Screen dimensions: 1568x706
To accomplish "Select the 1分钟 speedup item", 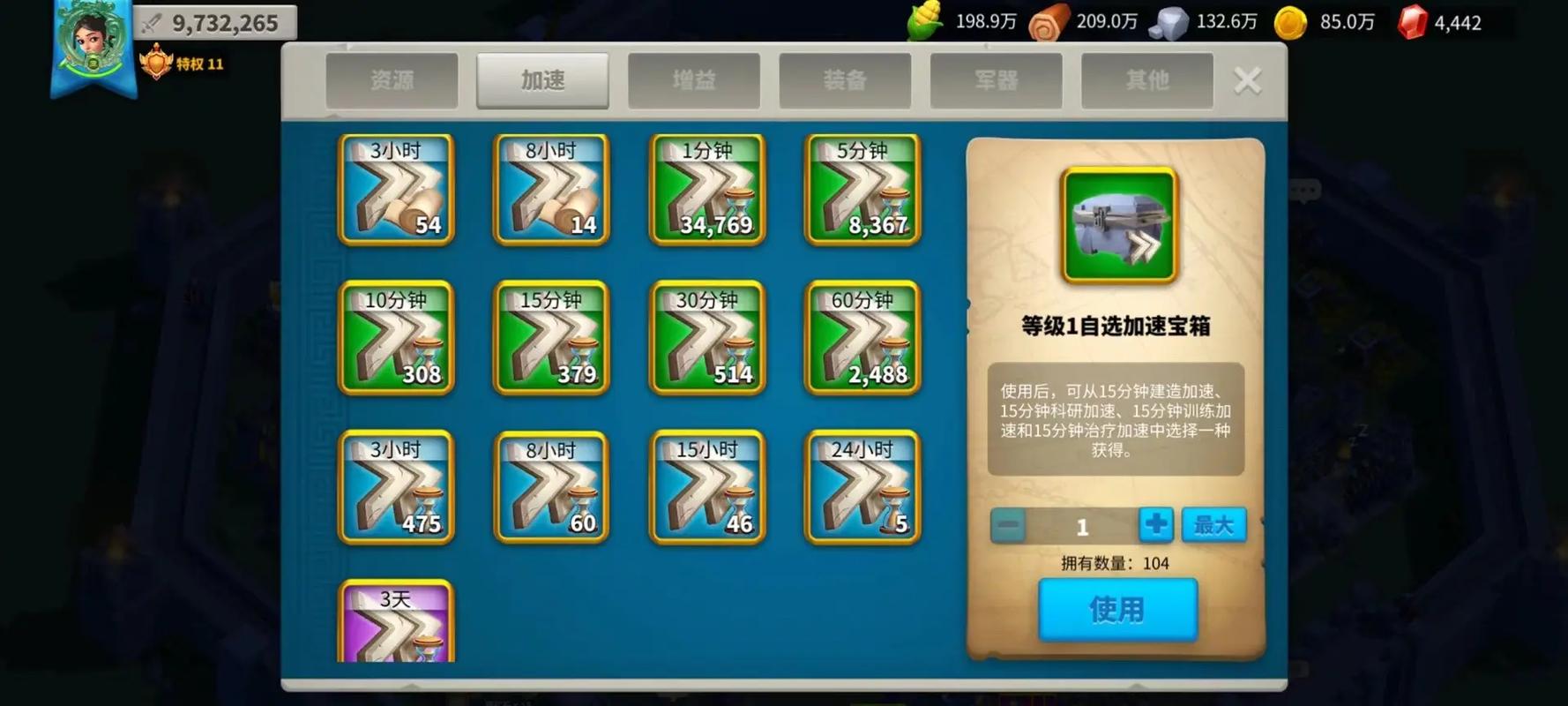I will point(706,190).
